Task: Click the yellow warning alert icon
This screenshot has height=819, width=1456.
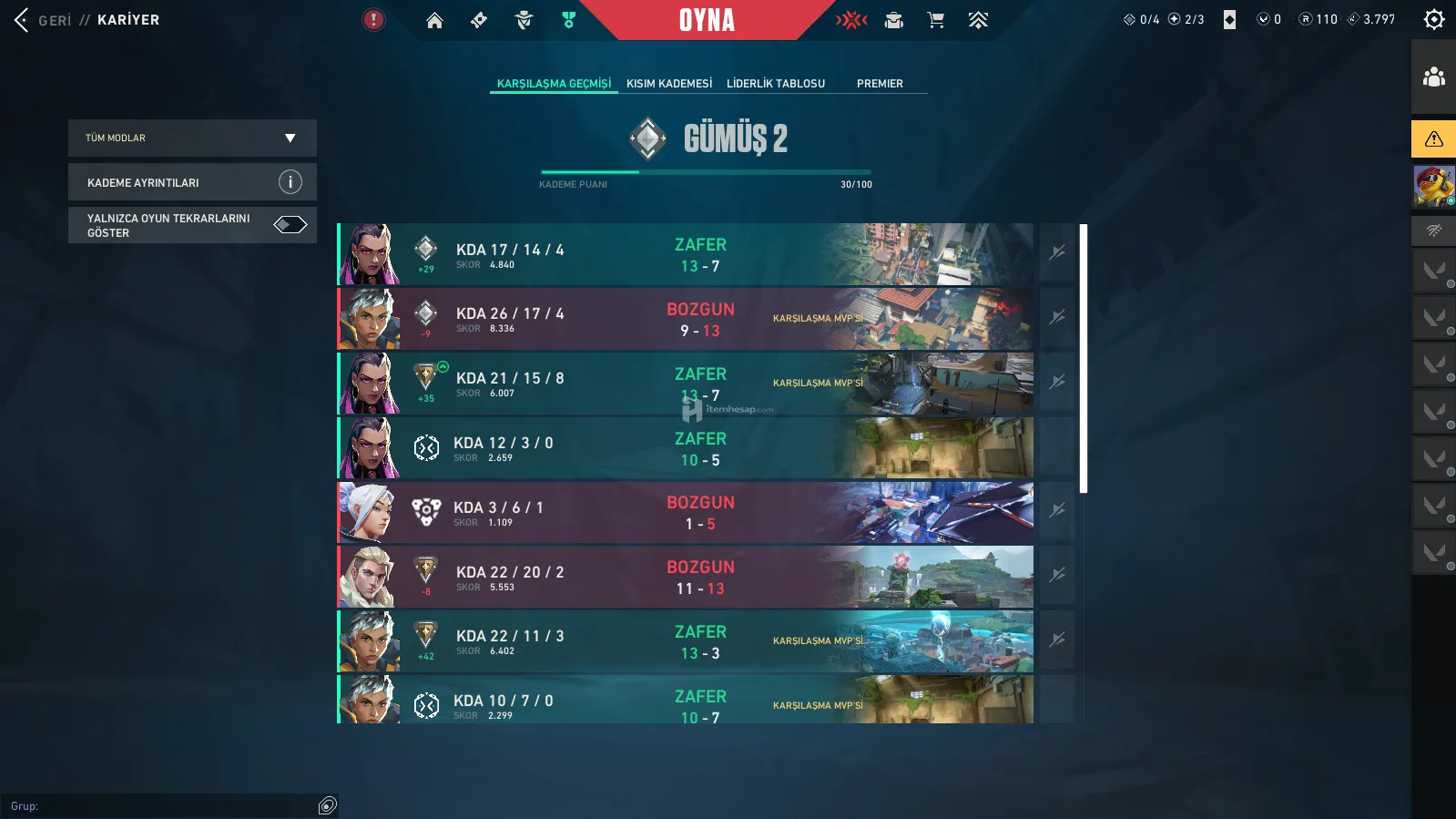Action: tap(1433, 139)
